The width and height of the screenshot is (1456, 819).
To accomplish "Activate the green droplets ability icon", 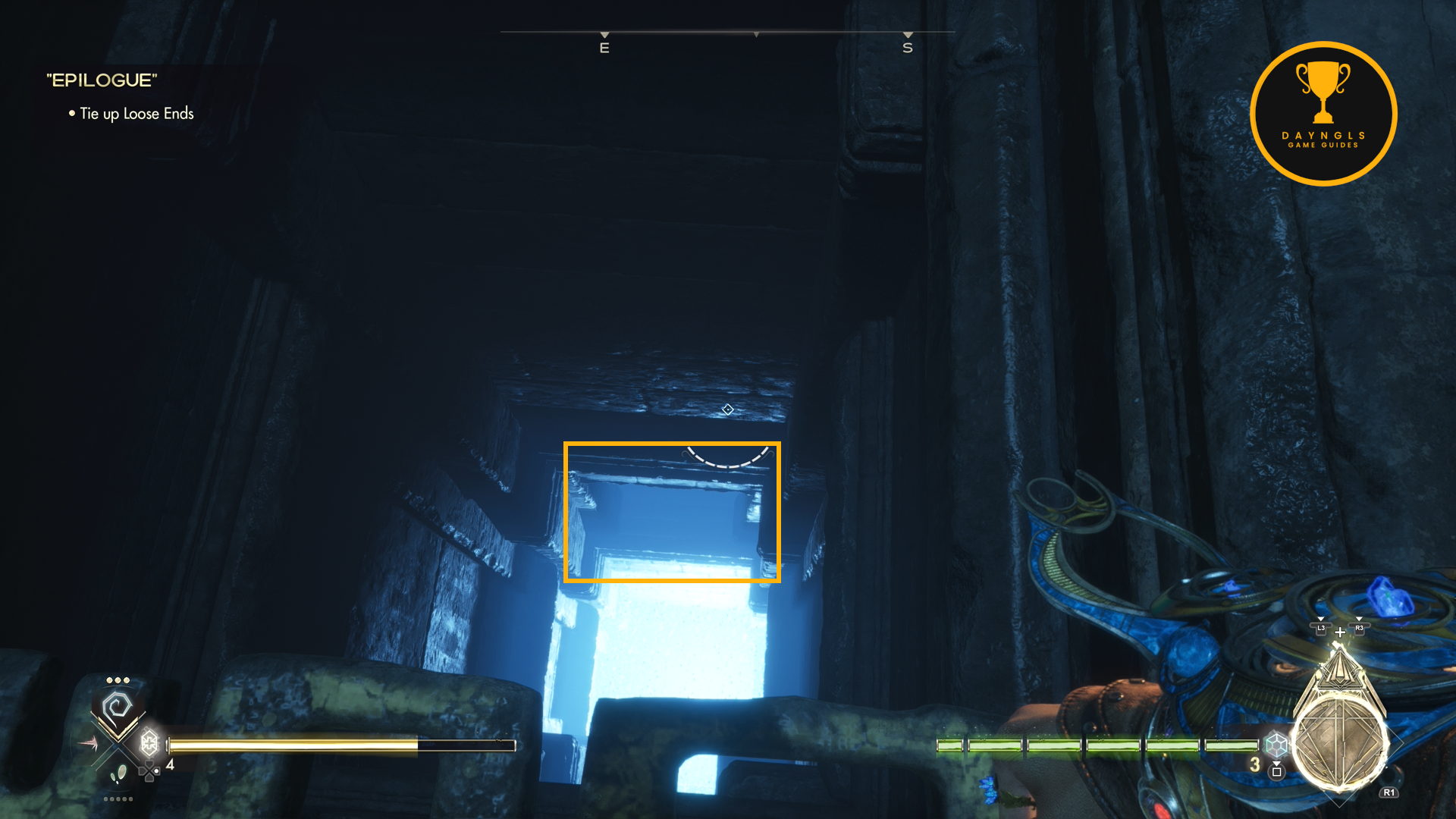I will 119,773.
